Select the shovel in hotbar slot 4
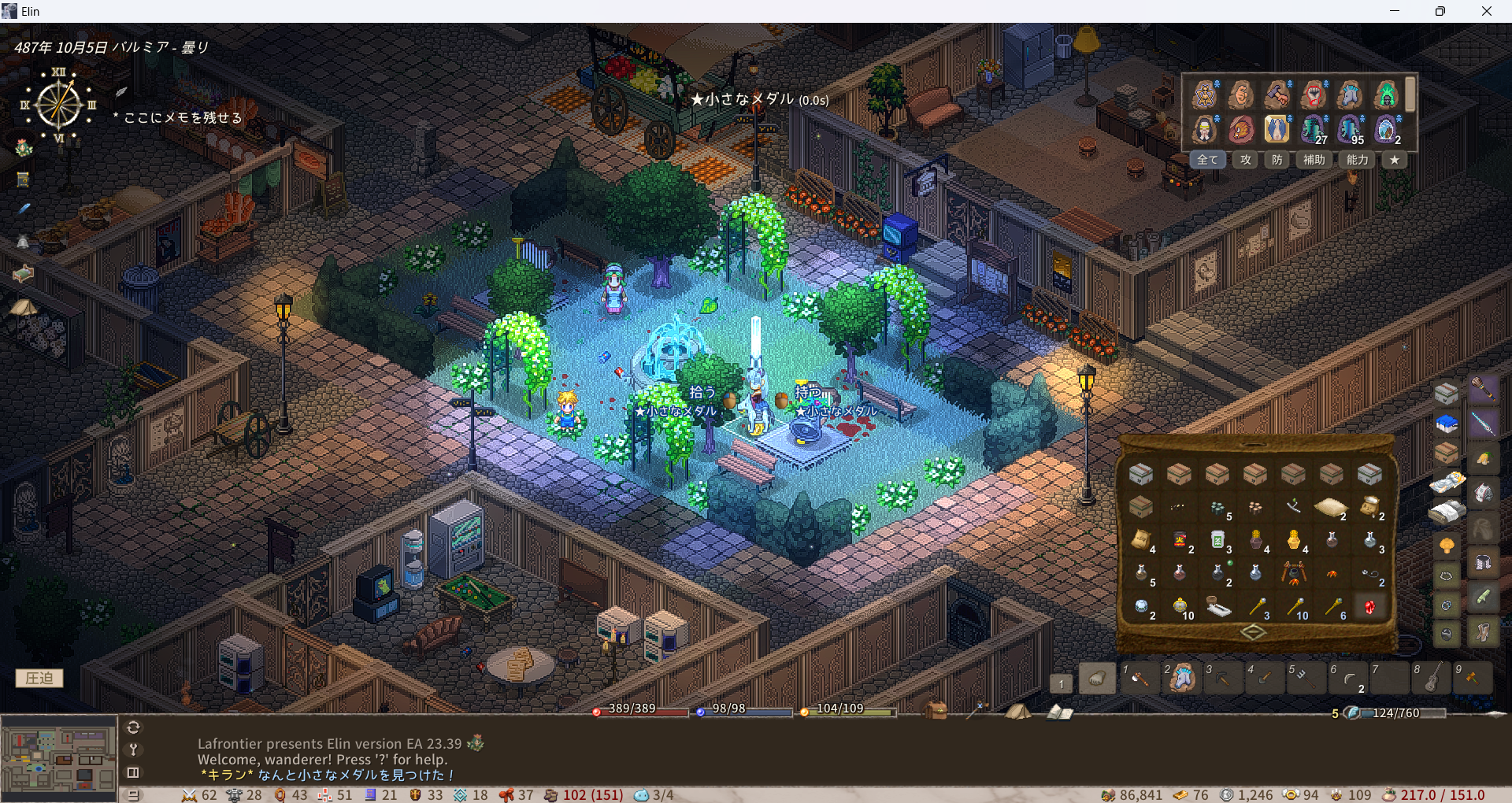Viewport: 1512px width, 803px height. [1265, 678]
